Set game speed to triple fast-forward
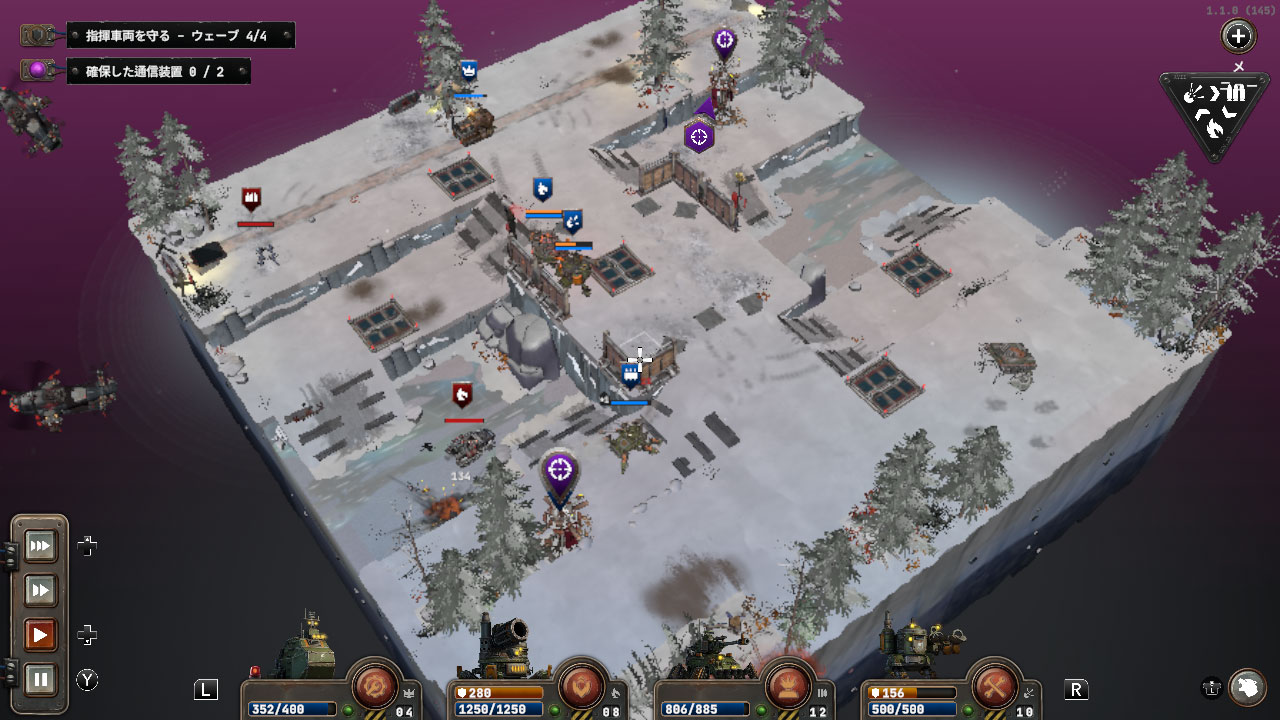1280x720 pixels. coord(41,546)
